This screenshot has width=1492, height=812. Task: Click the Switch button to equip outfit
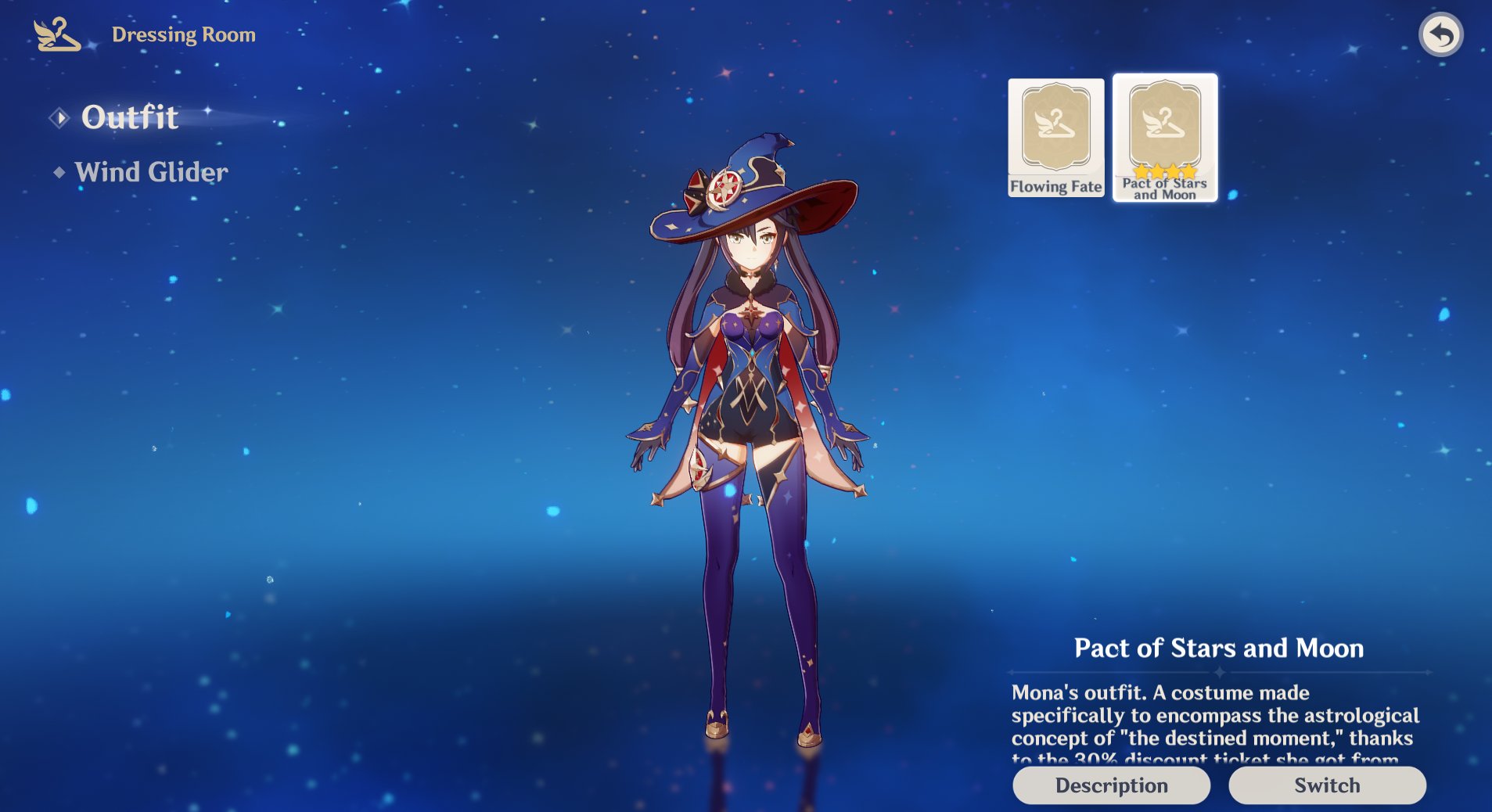tap(1327, 785)
